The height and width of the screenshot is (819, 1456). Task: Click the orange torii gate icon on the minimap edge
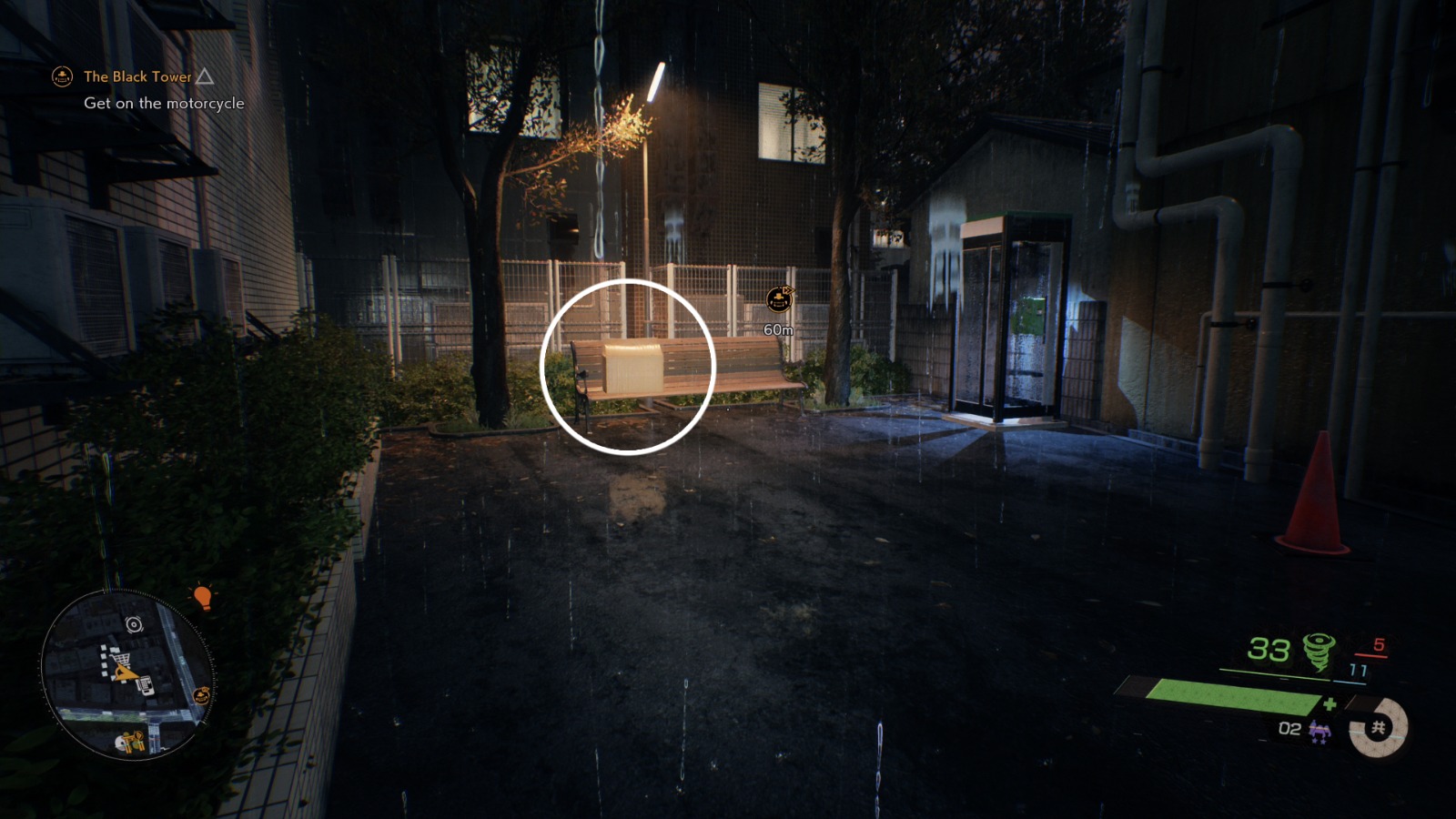[x=201, y=695]
